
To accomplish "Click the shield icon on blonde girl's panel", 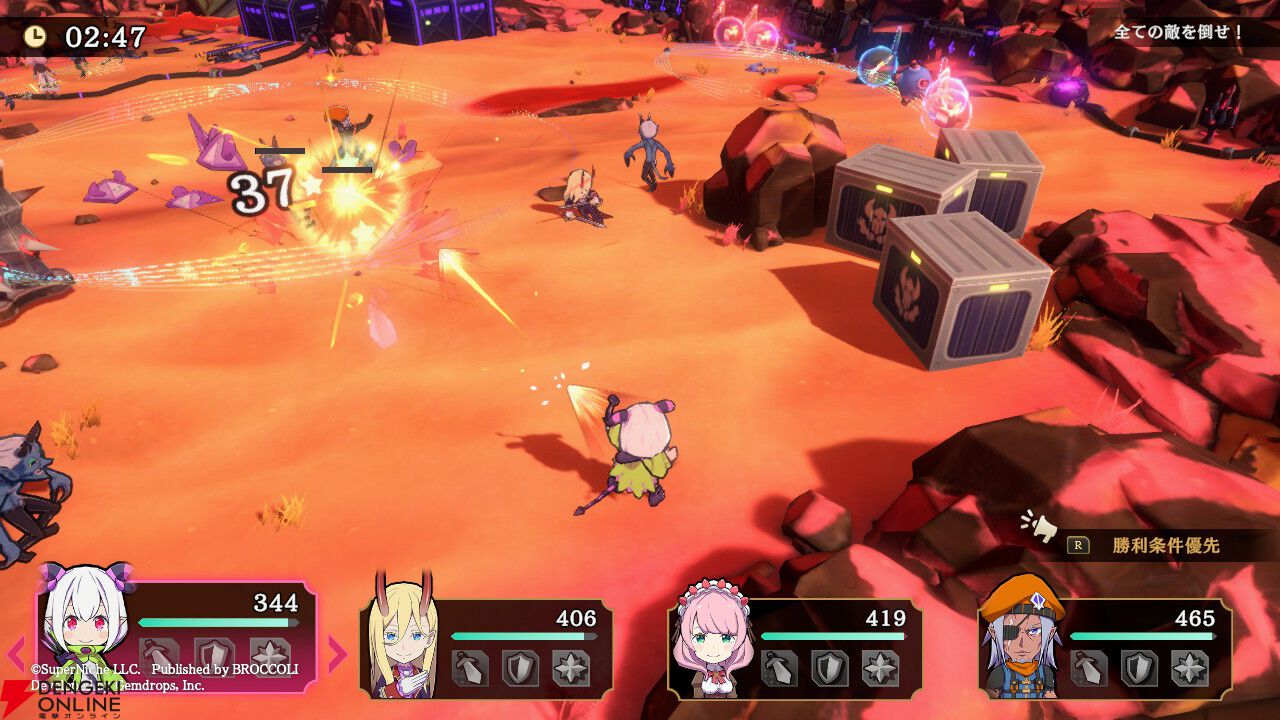I will click(520, 668).
